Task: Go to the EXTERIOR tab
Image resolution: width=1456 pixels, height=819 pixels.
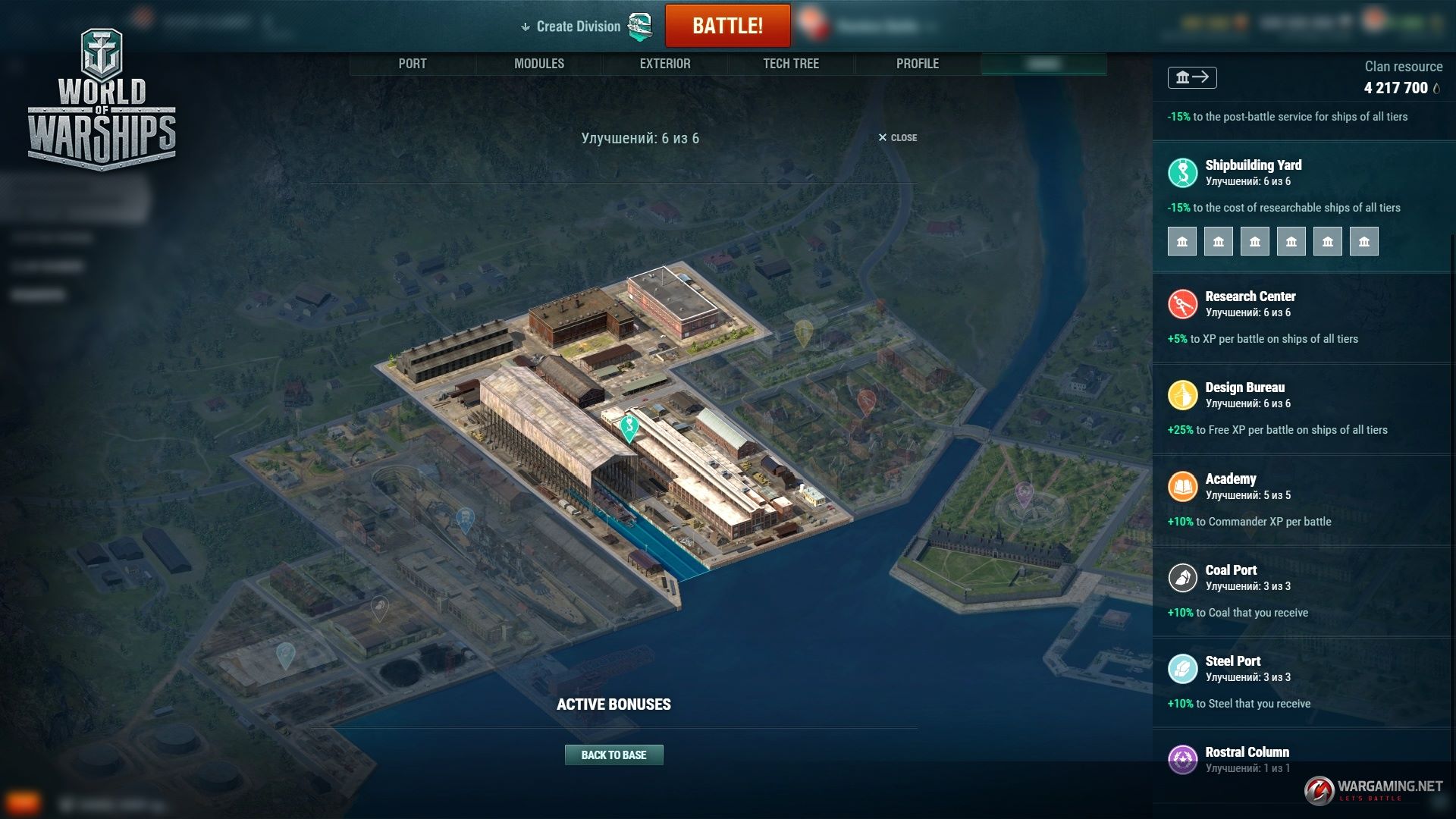Action: pyautogui.click(x=665, y=64)
